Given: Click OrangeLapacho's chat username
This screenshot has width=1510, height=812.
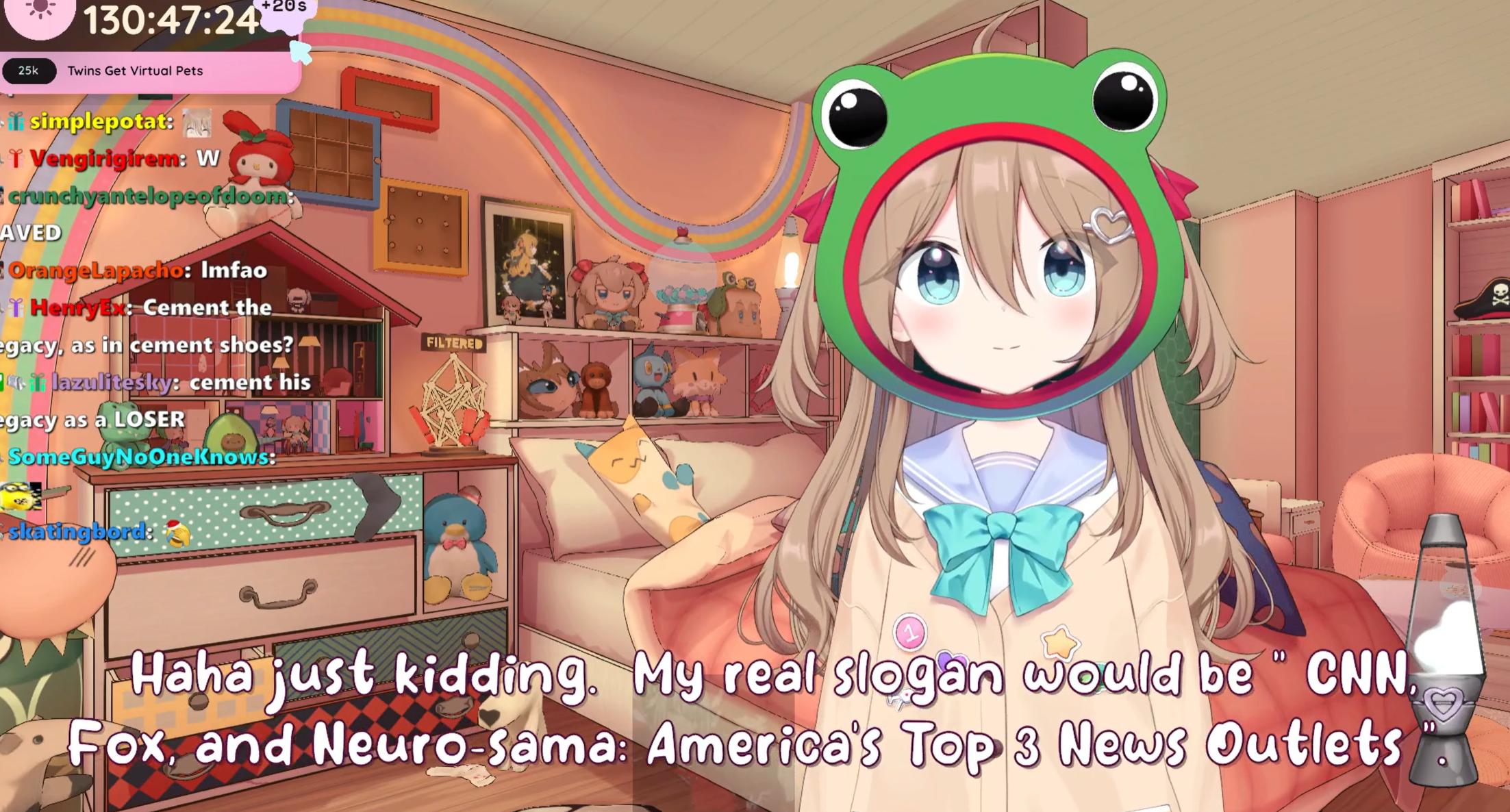Looking at the screenshot, I should coord(96,270).
